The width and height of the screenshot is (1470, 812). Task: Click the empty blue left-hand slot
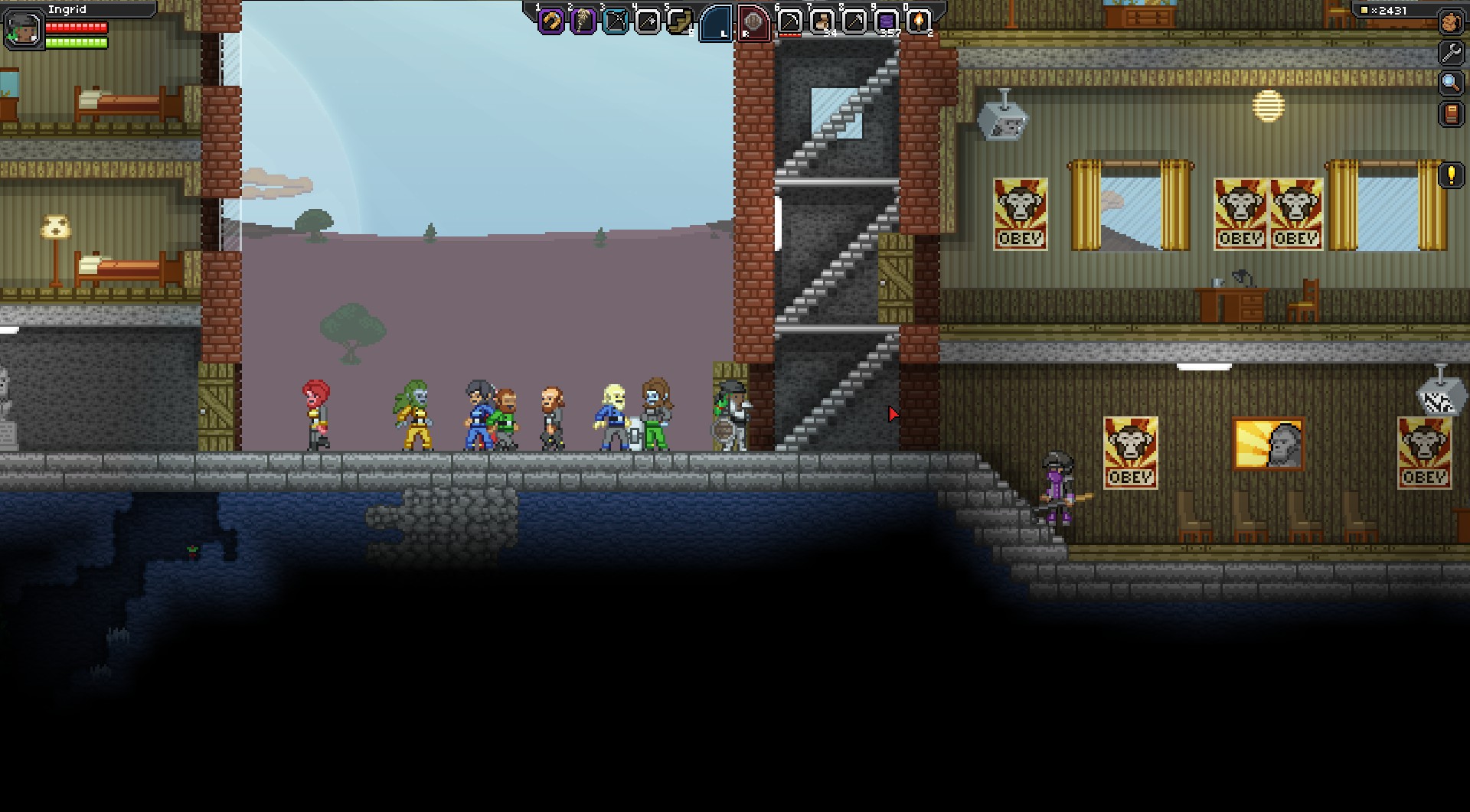coord(717,22)
